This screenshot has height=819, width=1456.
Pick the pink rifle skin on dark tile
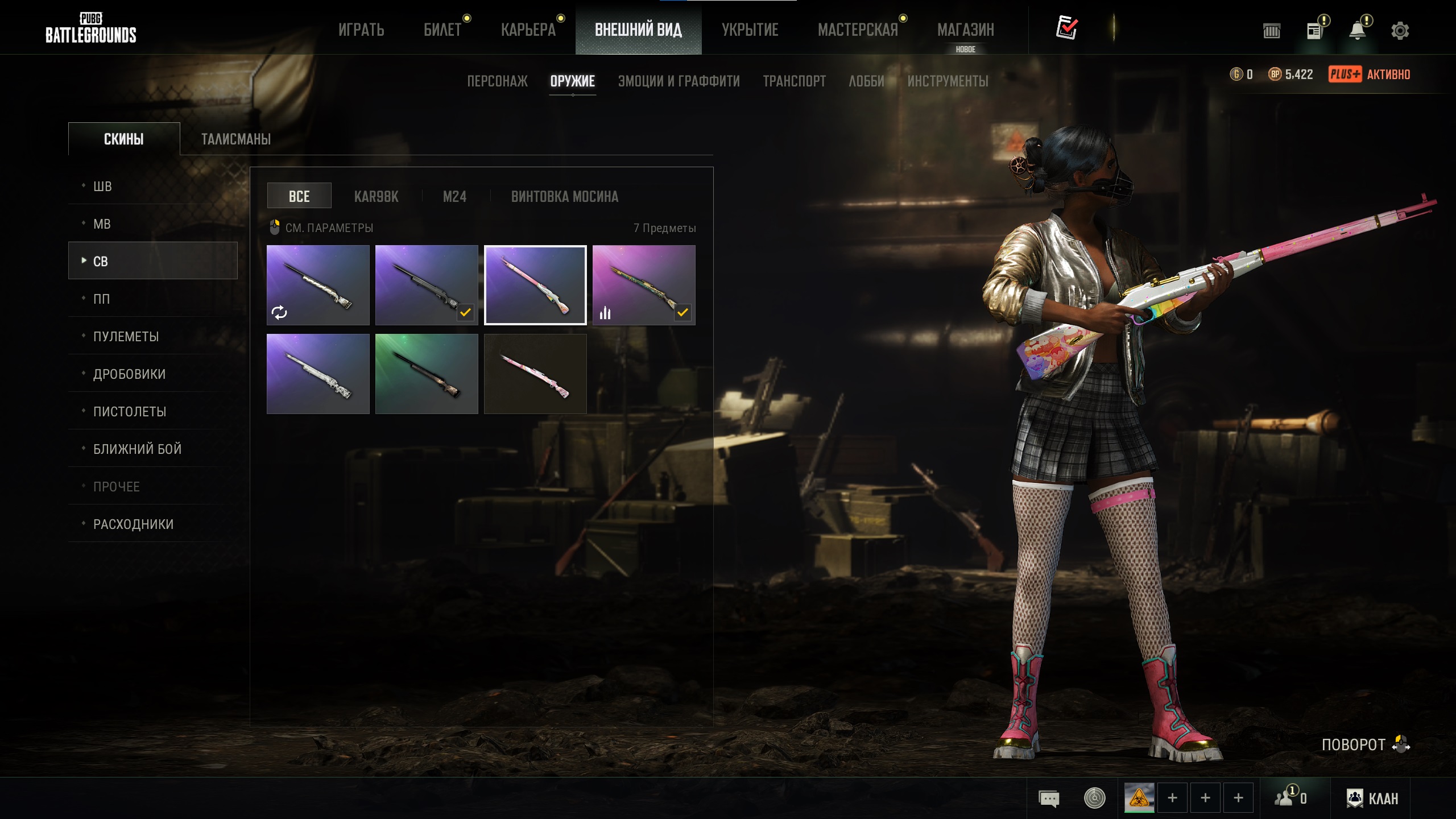tap(535, 374)
